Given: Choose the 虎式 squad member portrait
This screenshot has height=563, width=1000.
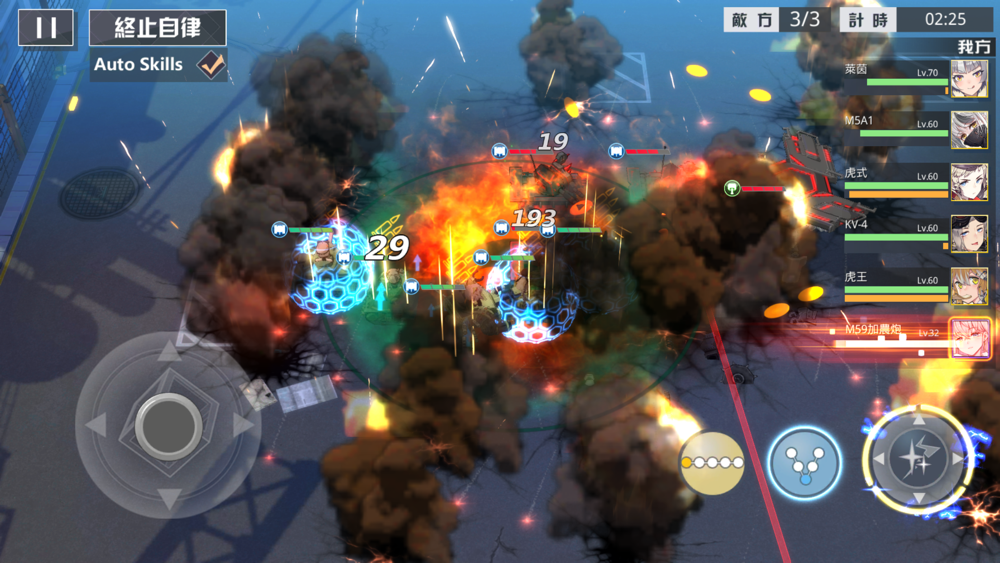Looking at the screenshot, I should [968, 182].
